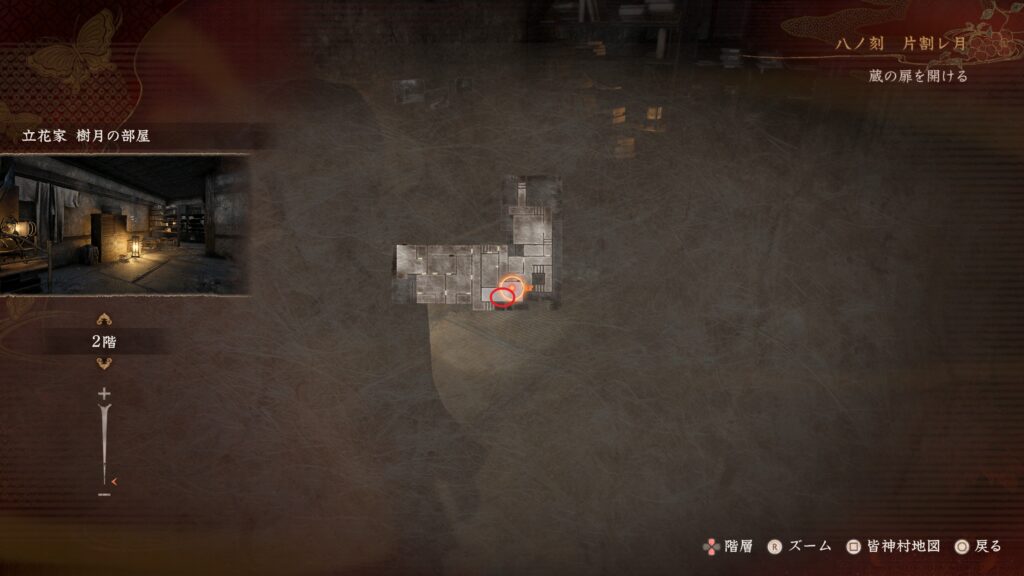This screenshot has height=576, width=1024.
Task: Open the 皆神村地図 village map
Action: [x=893, y=546]
